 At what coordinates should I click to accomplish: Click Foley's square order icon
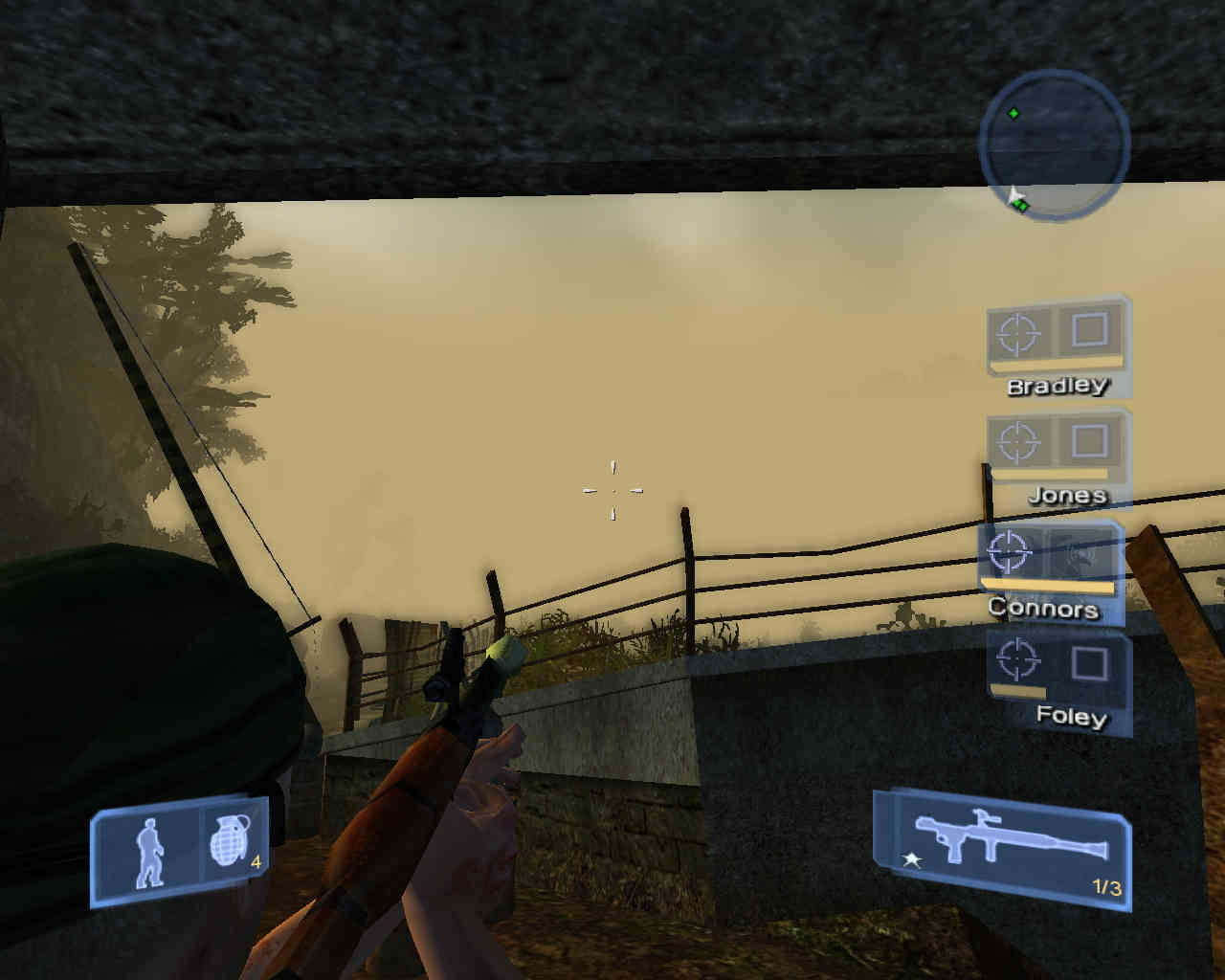pos(1089,661)
